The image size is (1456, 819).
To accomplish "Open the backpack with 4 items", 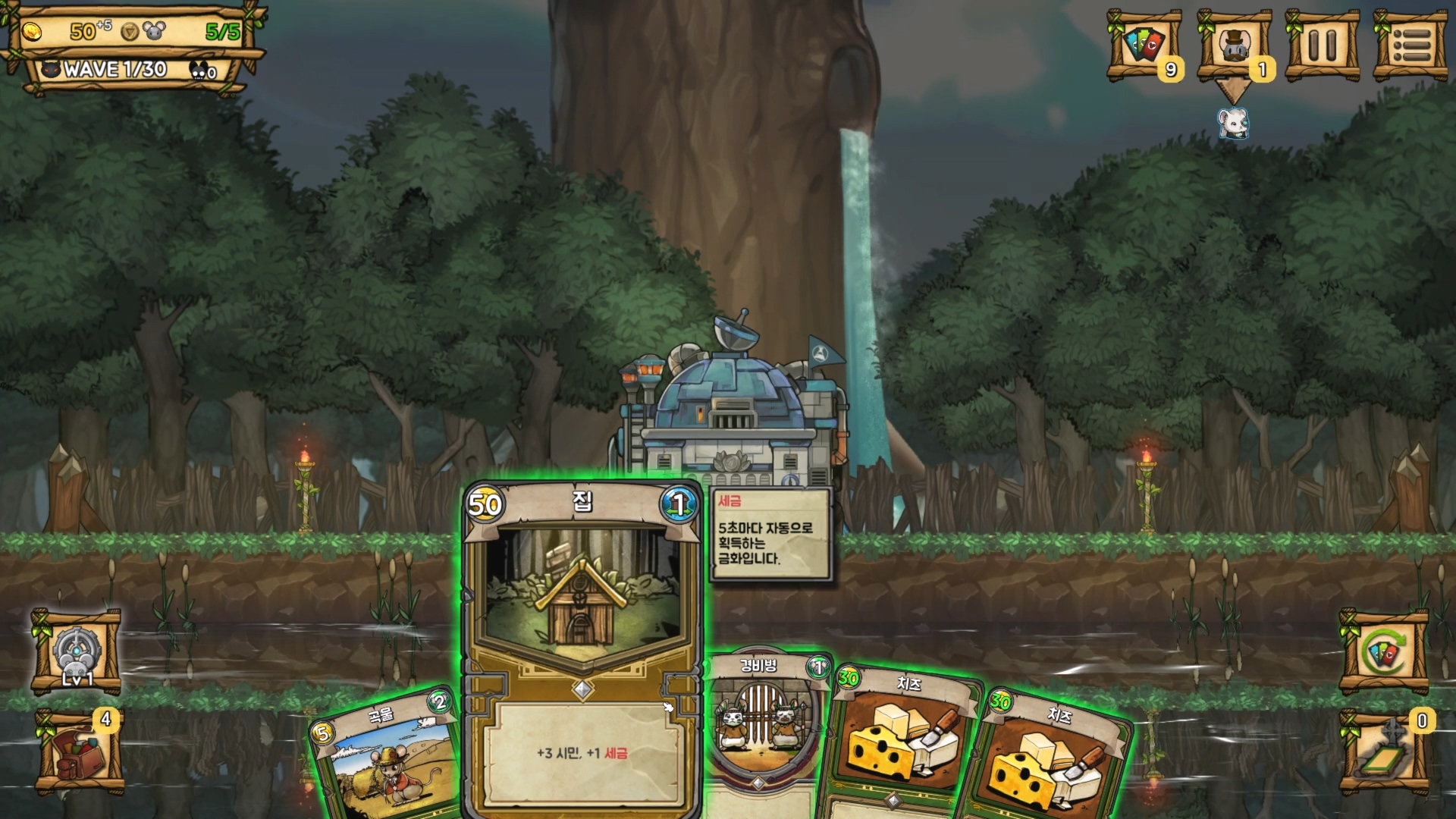I will pyautogui.click(x=79, y=752).
